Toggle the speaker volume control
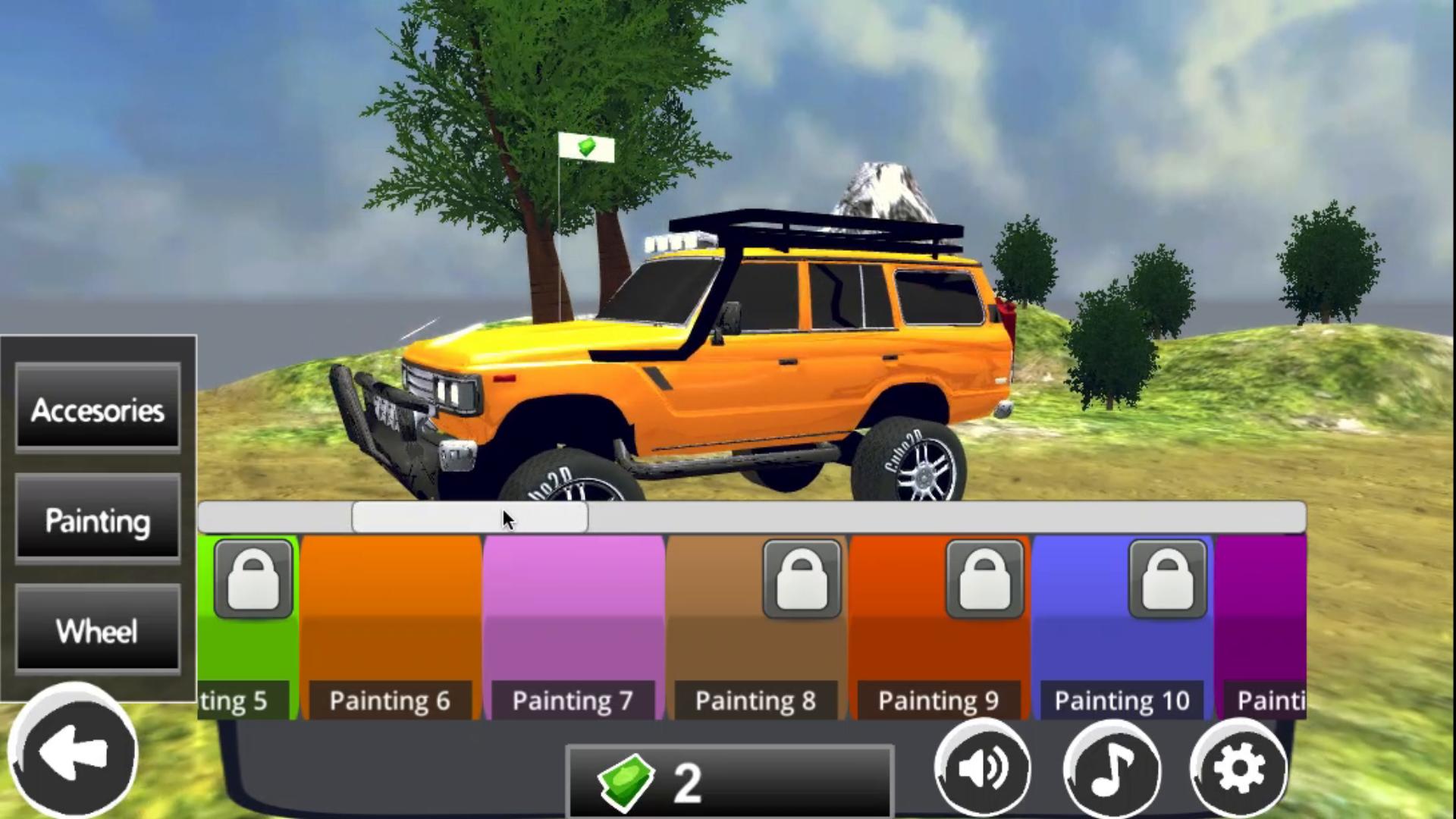This screenshot has height=819, width=1456. click(984, 768)
